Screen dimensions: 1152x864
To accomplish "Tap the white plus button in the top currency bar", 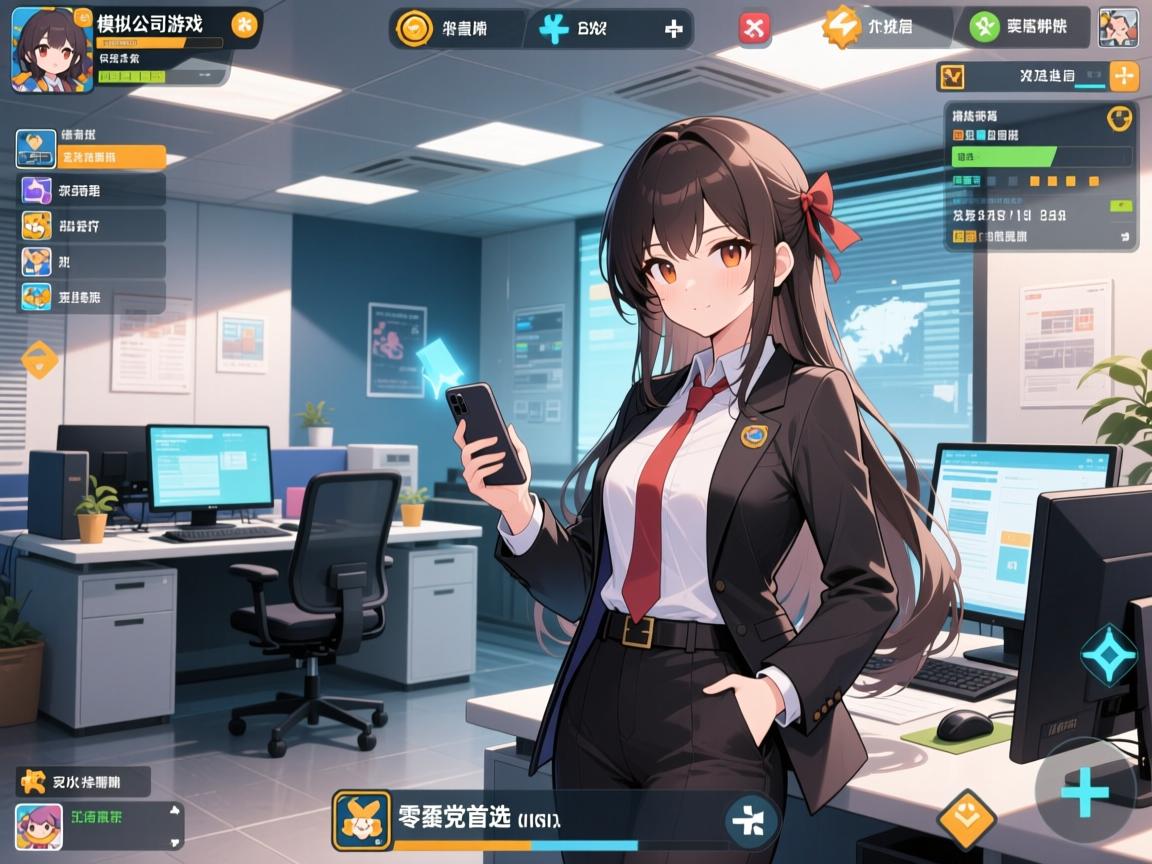I will (x=673, y=29).
